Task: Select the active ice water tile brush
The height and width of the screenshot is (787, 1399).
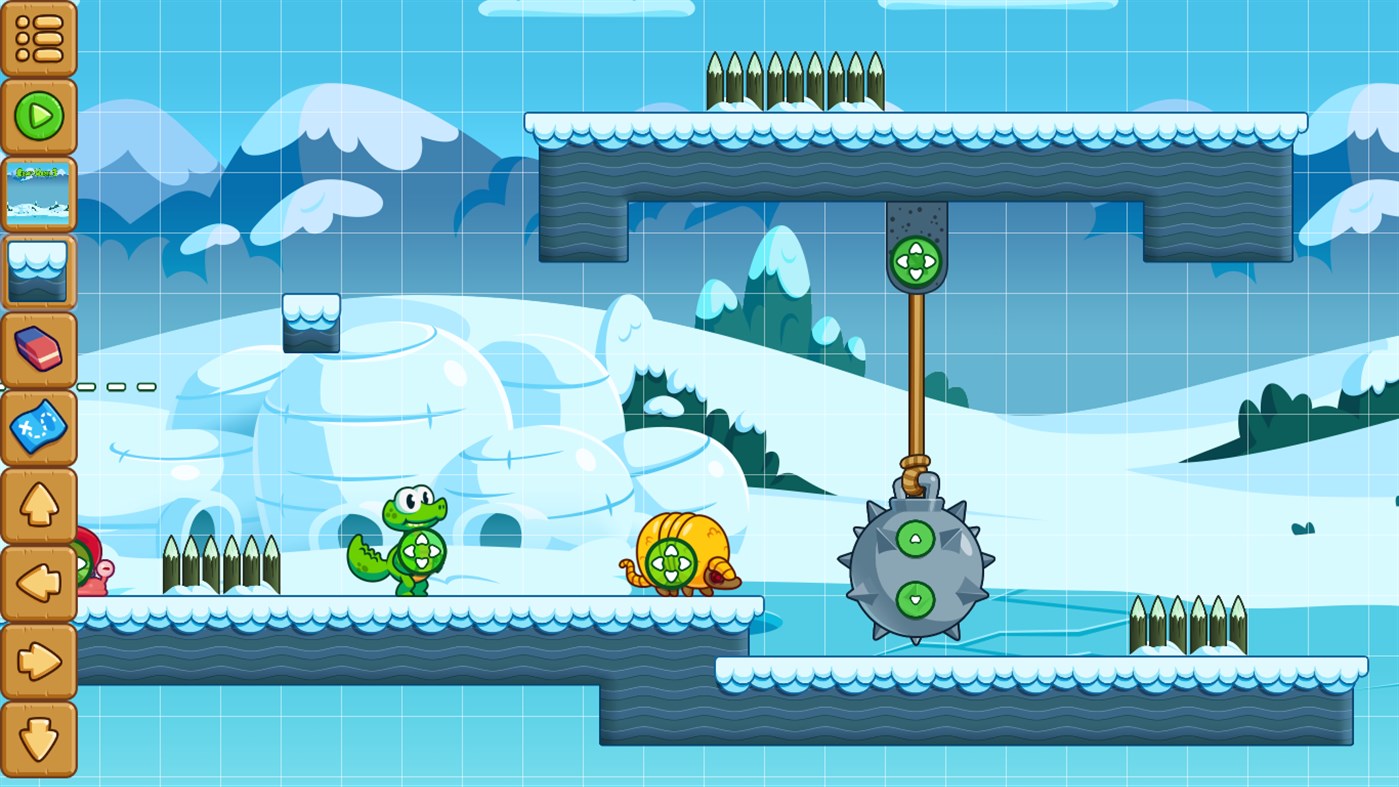Action: (x=40, y=270)
